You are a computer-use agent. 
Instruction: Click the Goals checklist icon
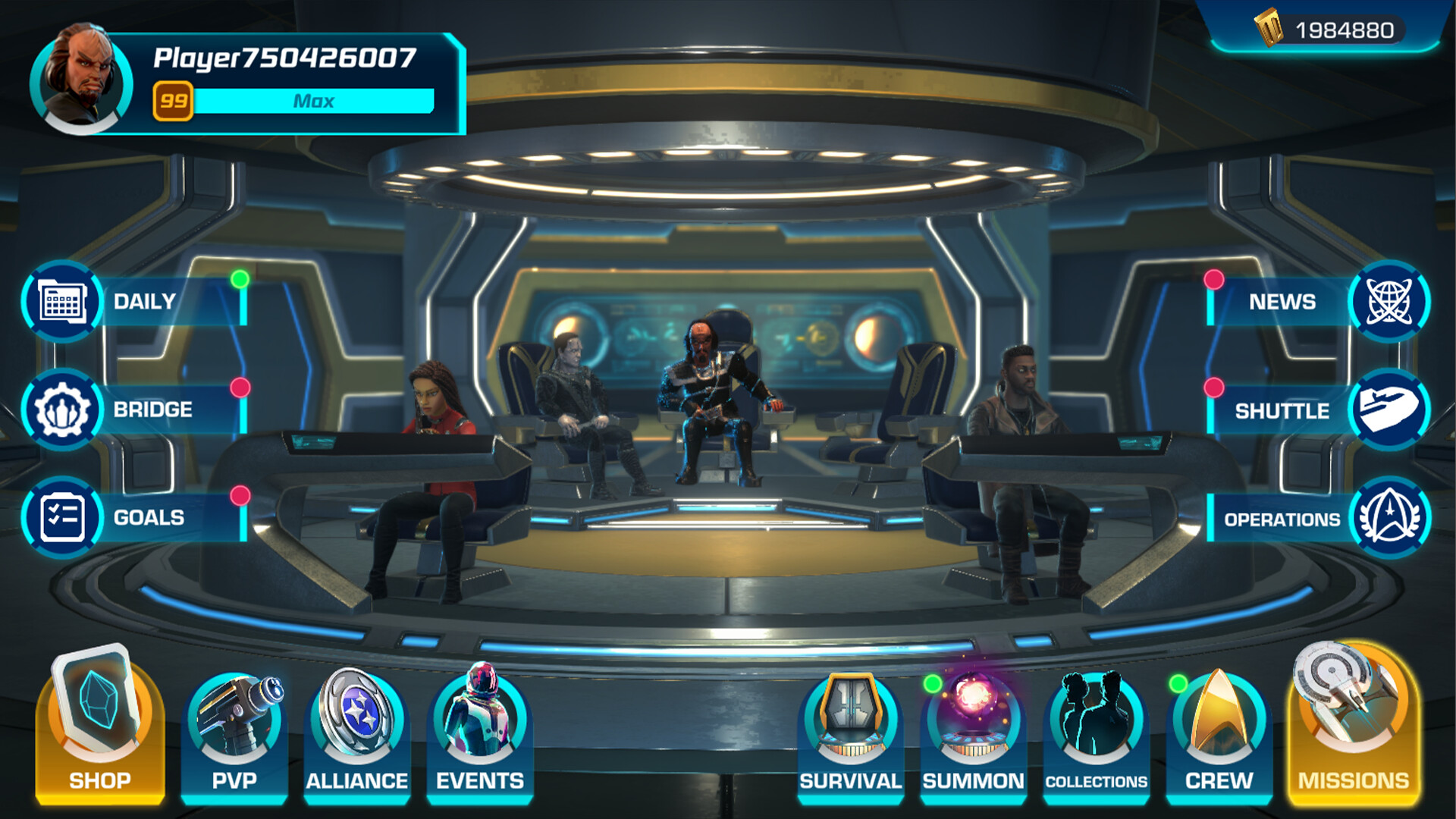pos(63,519)
